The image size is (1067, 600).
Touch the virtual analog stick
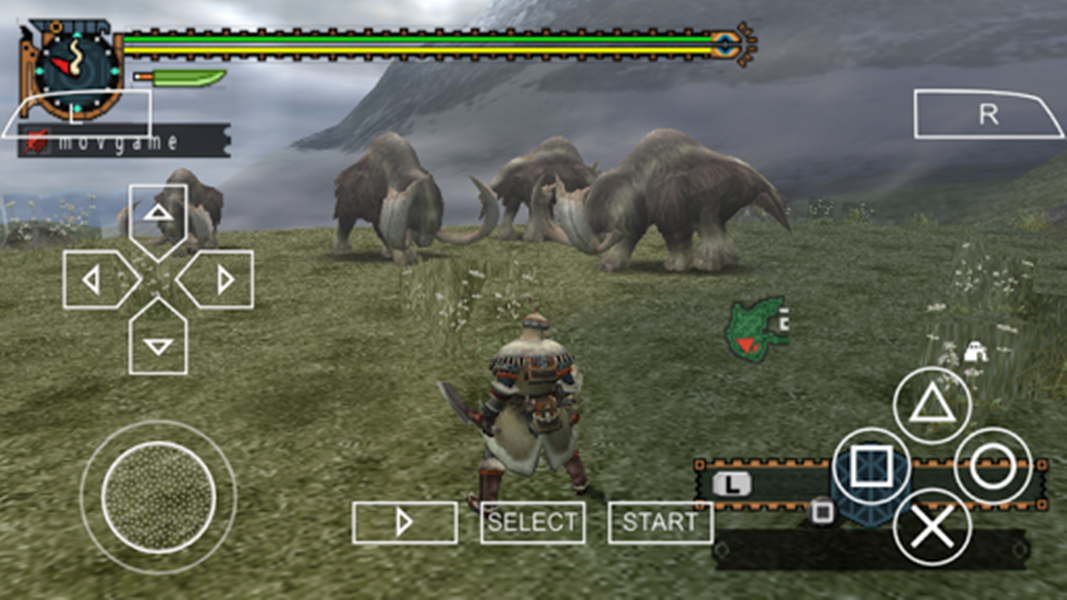pos(158,497)
